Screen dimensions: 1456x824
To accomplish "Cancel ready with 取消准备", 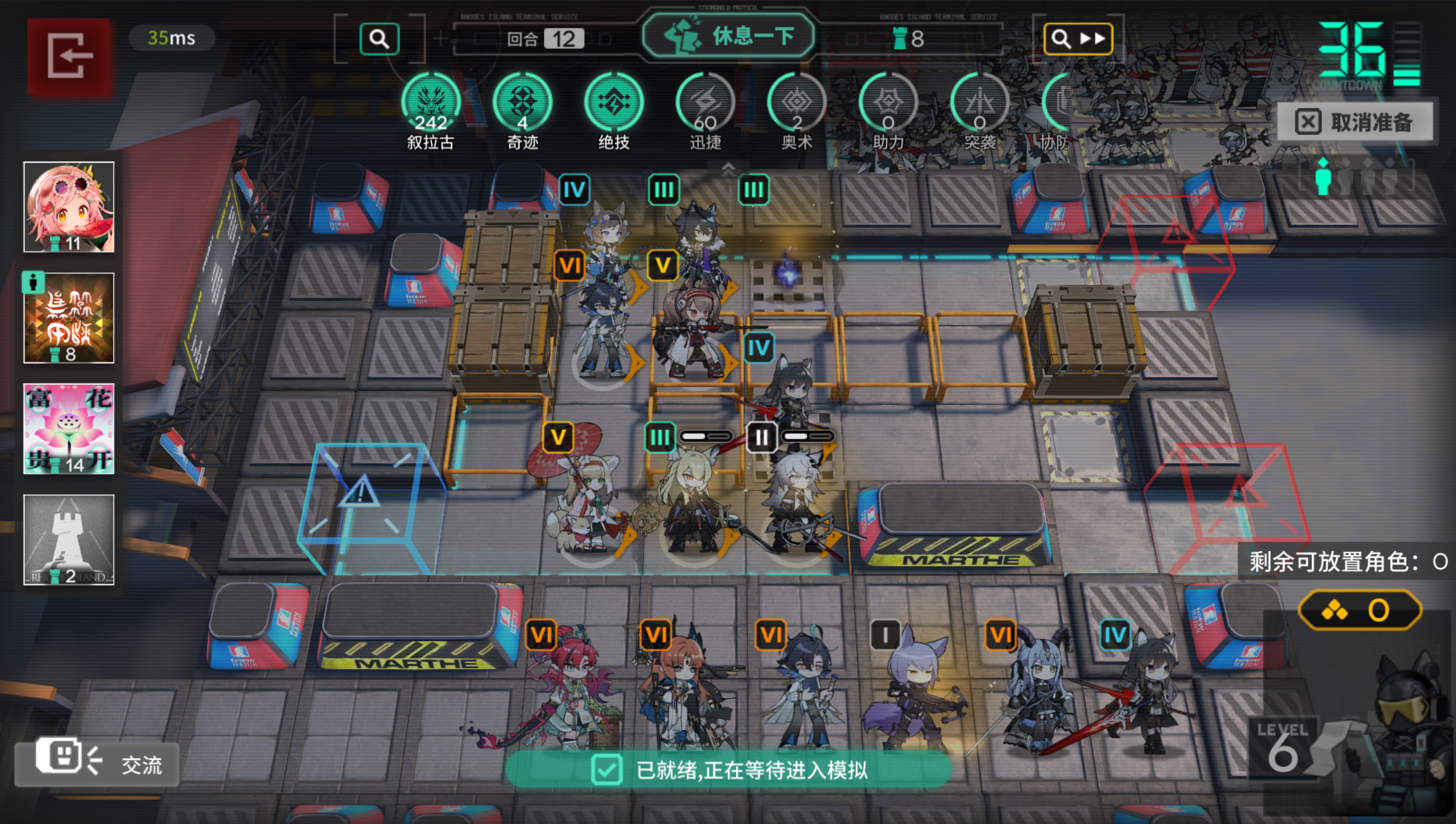I will click(1355, 122).
